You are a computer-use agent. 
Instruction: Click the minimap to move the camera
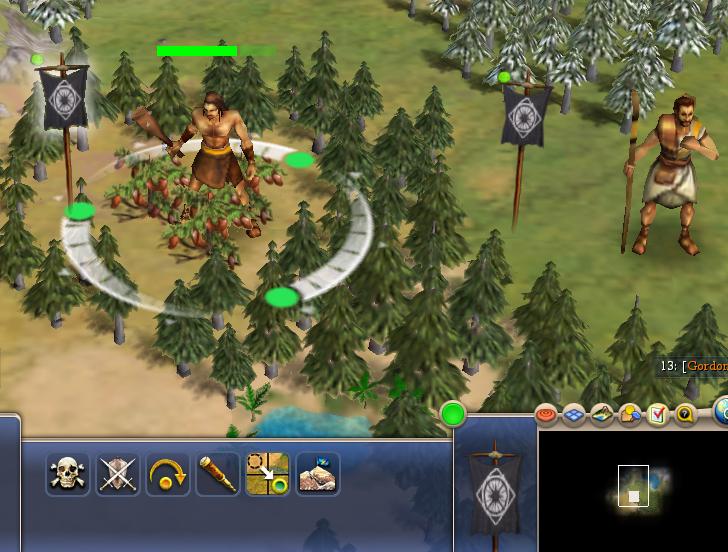coord(633,487)
